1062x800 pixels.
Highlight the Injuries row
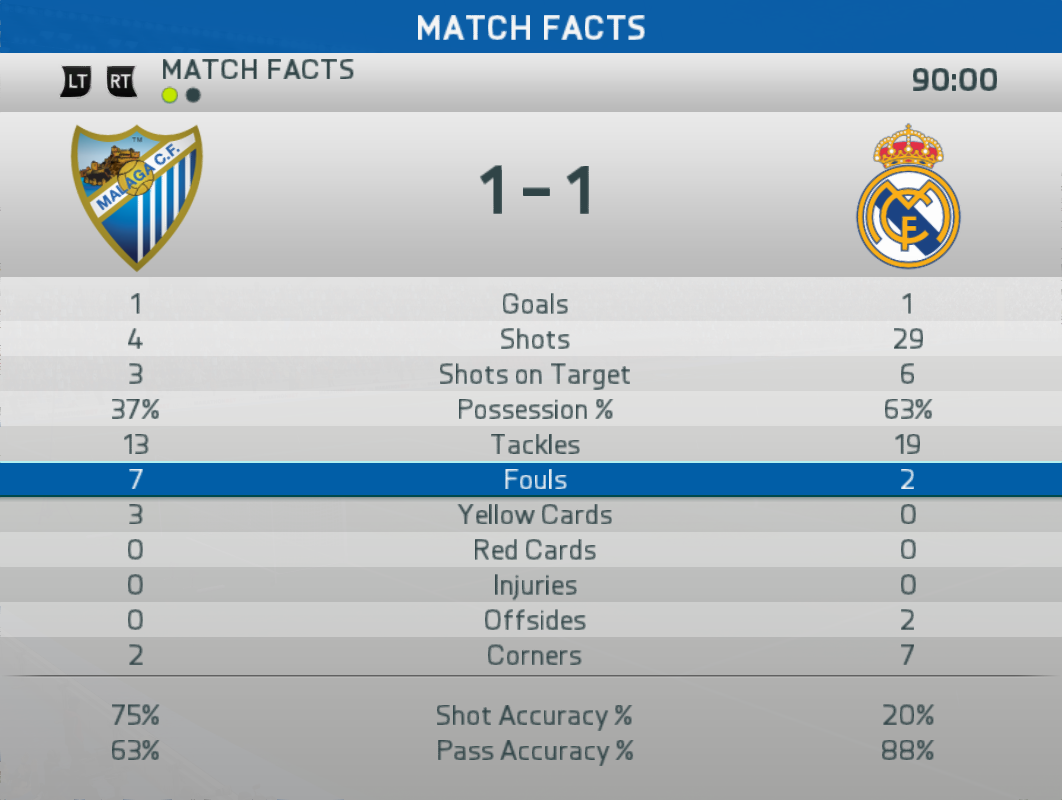click(534, 585)
